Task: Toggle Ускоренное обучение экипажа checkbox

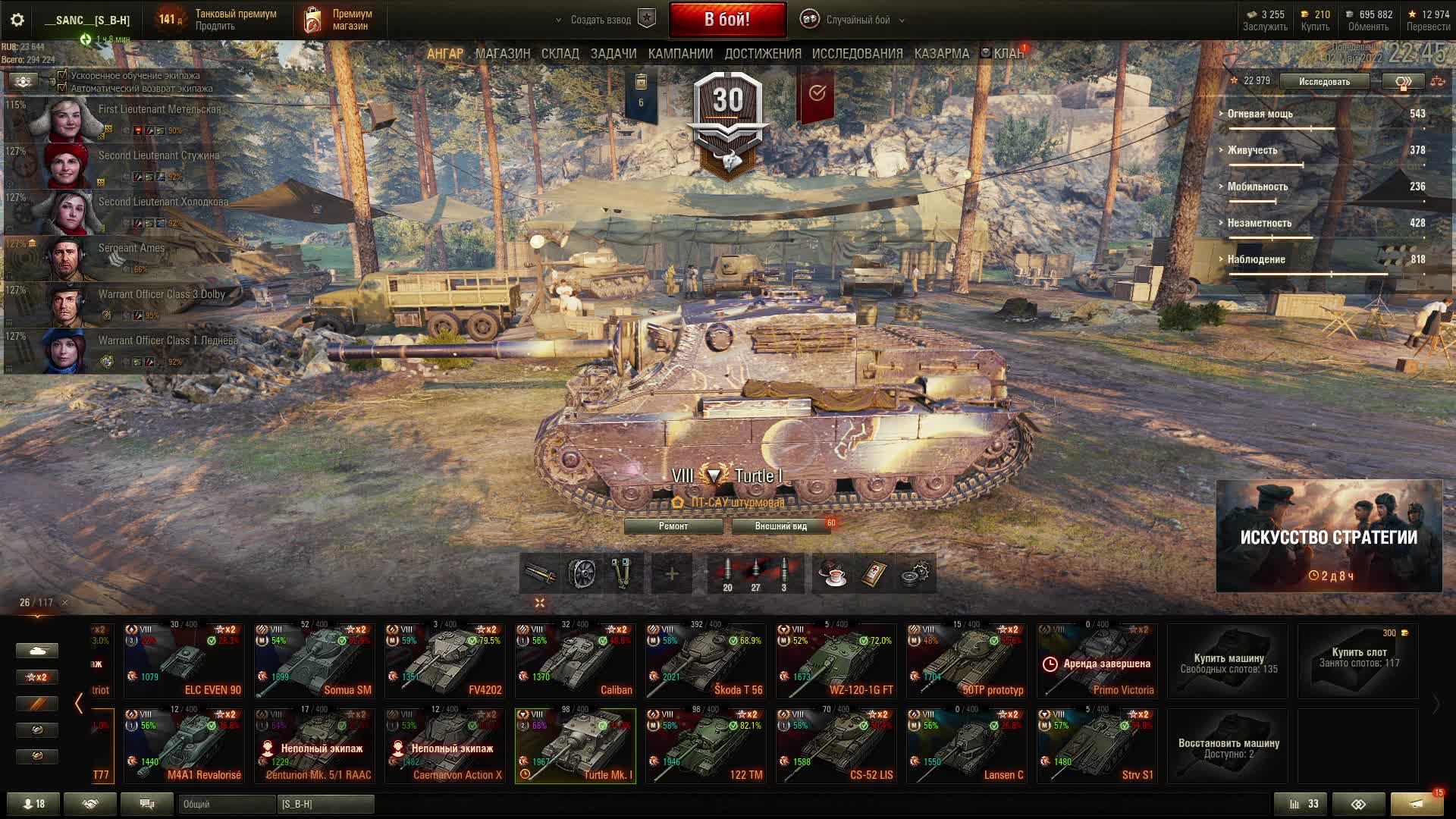Action: (x=63, y=75)
